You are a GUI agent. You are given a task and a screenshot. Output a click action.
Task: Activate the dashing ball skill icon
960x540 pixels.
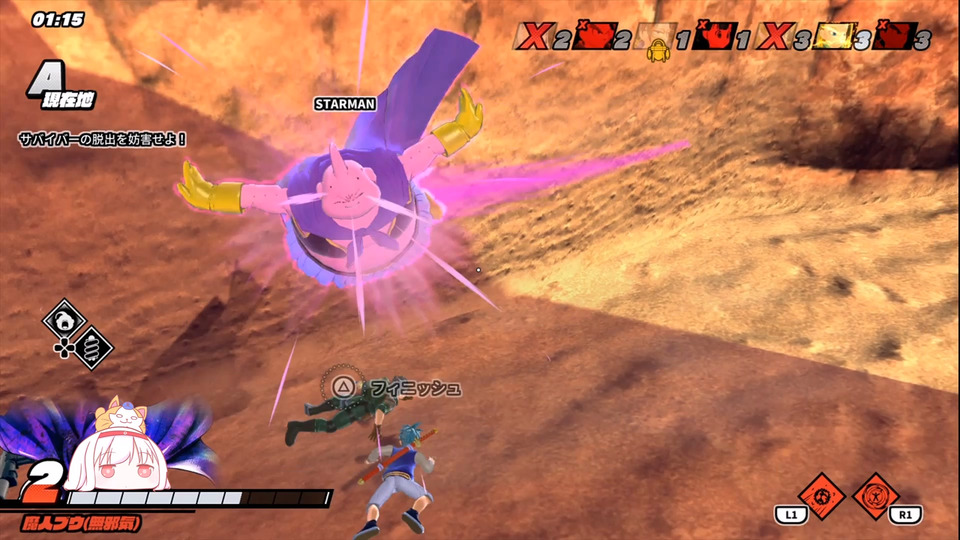tap(823, 495)
